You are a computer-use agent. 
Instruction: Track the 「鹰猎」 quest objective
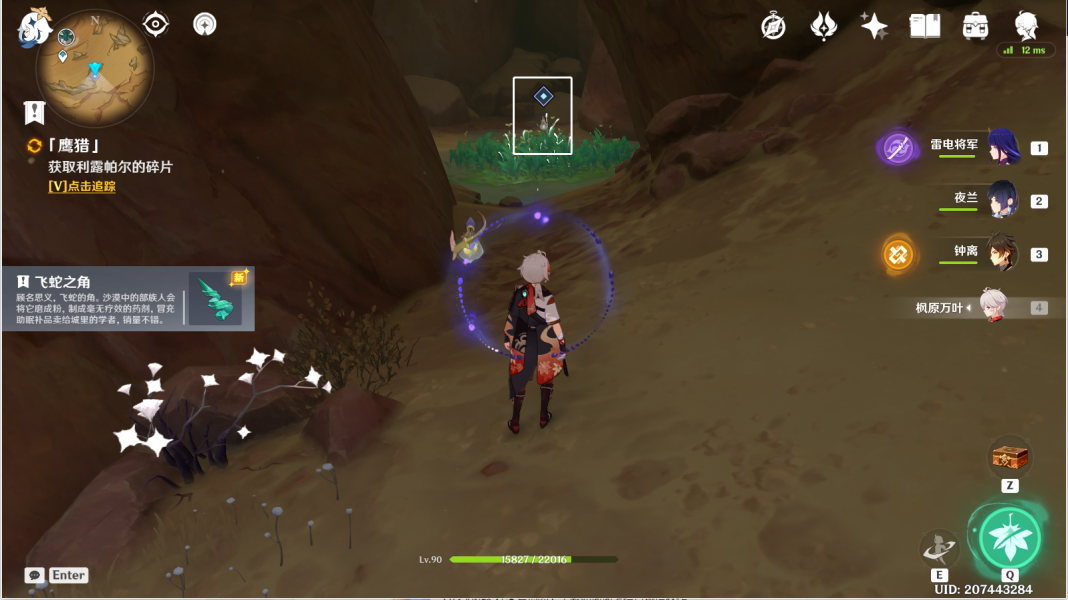click(x=82, y=186)
